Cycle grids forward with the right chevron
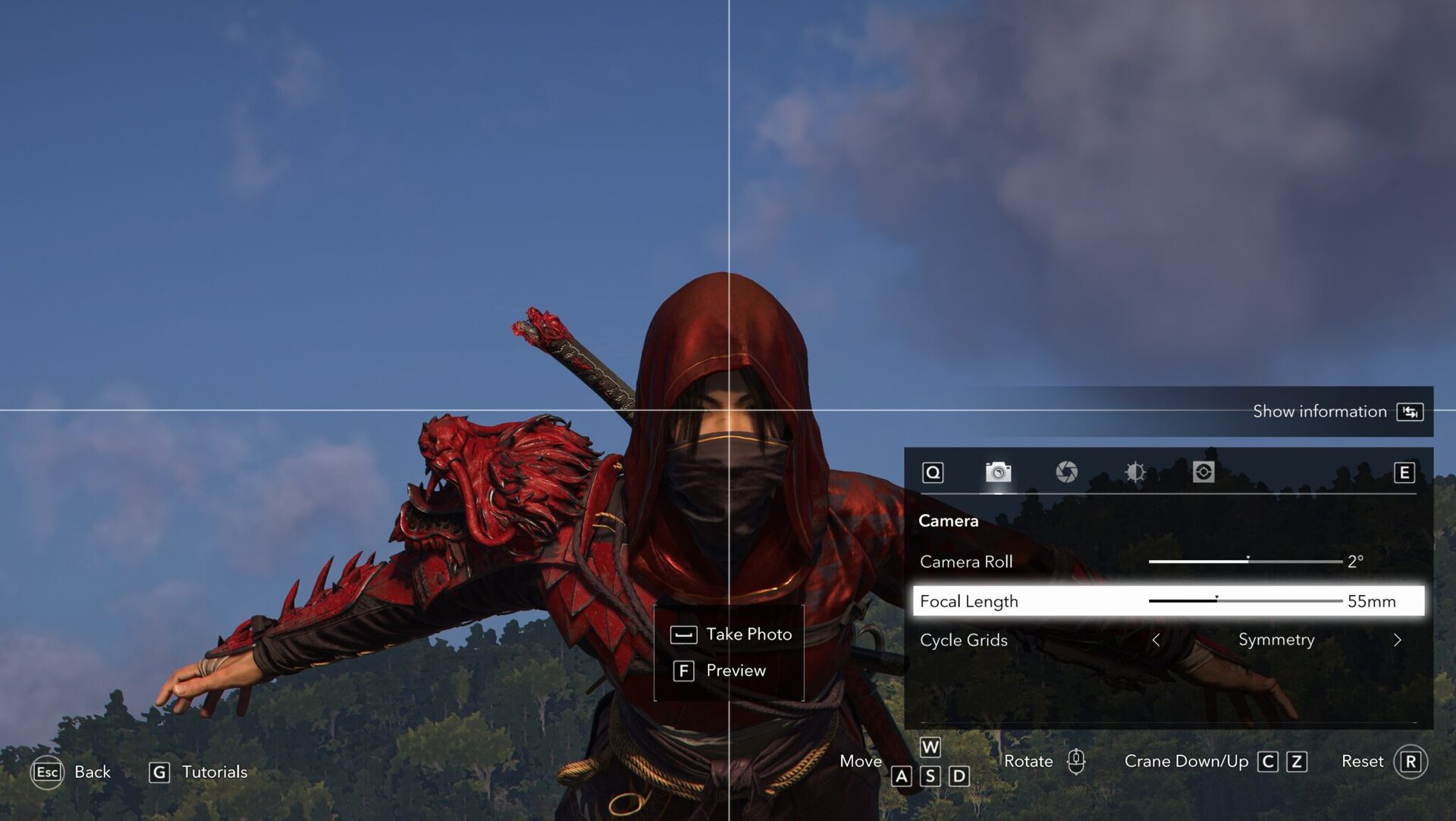The height and width of the screenshot is (821, 1456). pos(1398,640)
